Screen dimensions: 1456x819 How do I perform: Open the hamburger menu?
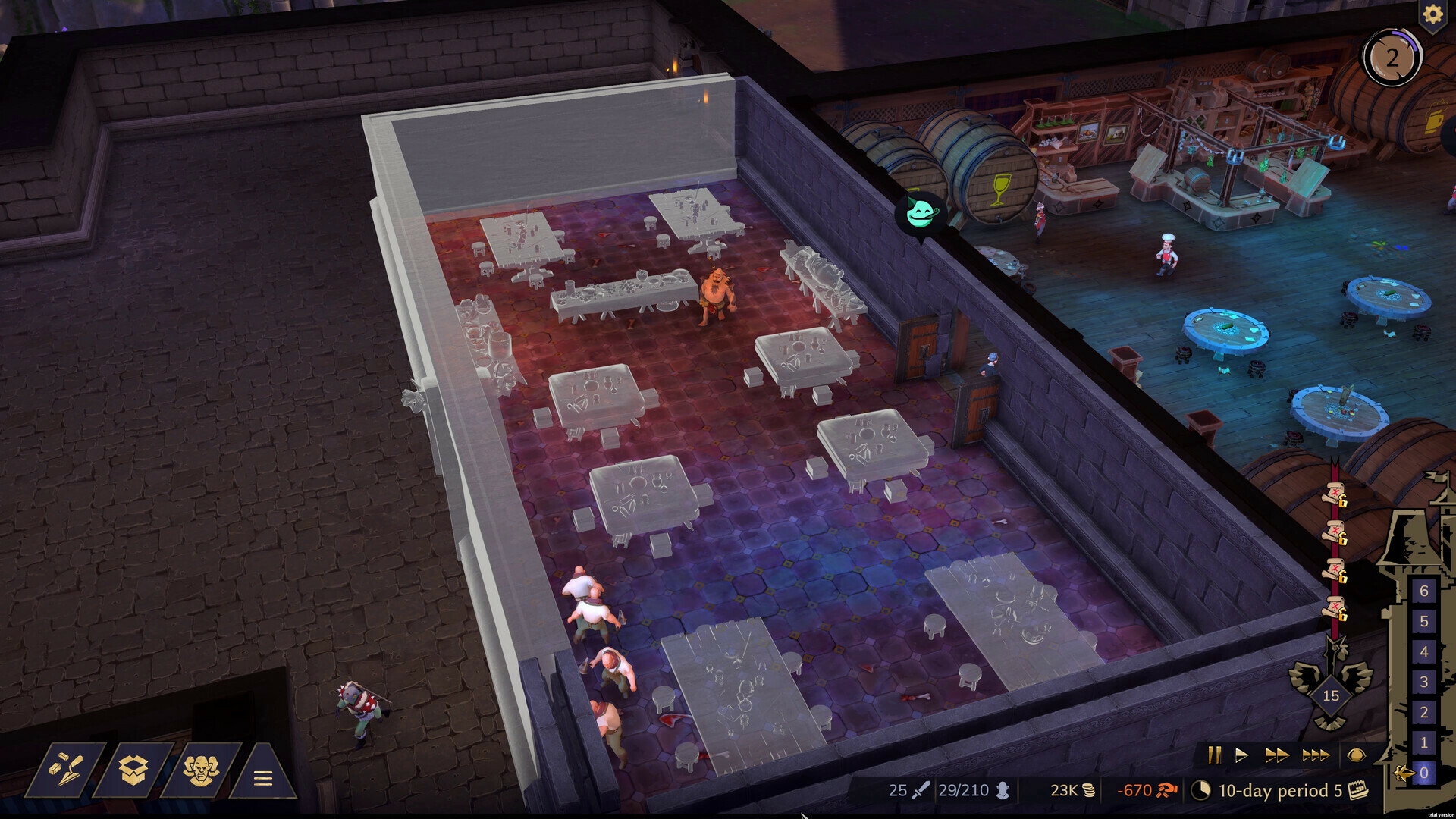(262, 777)
